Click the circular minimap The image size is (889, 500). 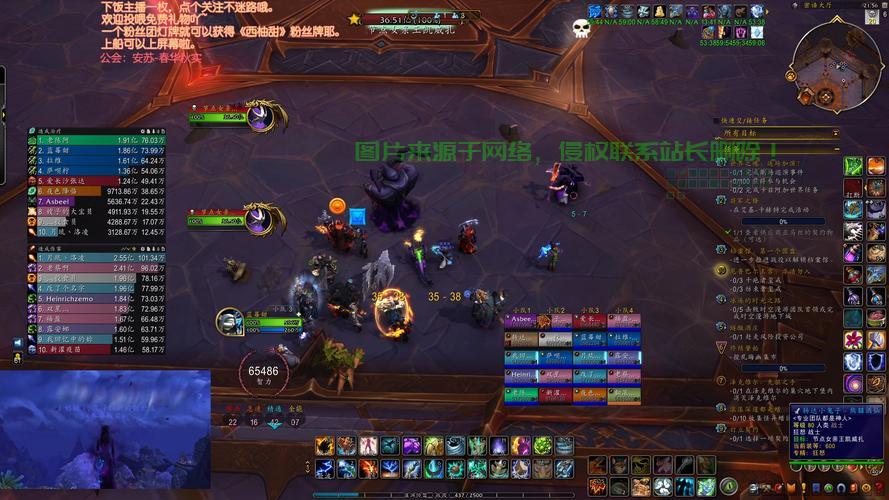836,64
